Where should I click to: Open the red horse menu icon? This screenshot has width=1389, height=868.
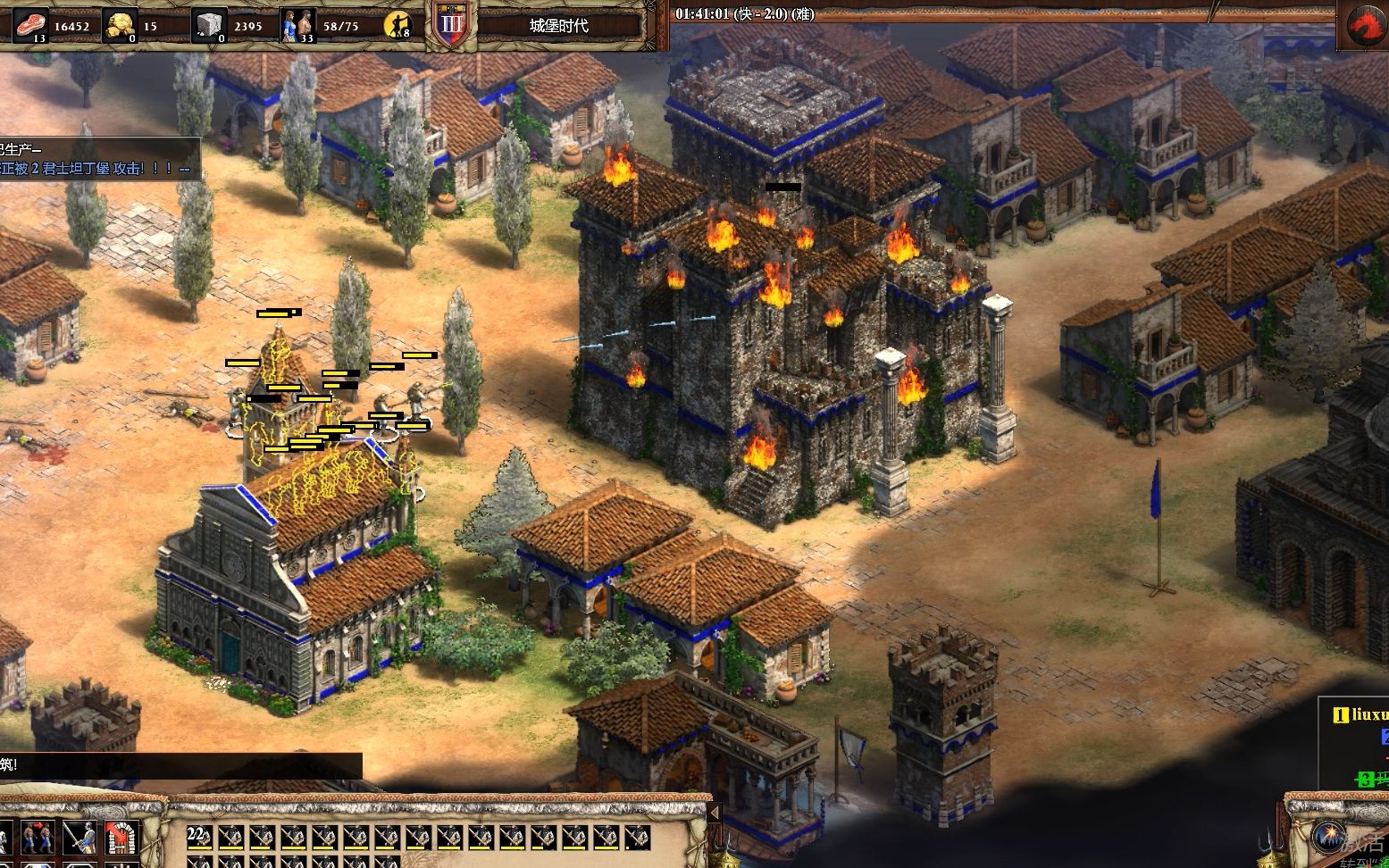pyautogui.click(x=1364, y=27)
